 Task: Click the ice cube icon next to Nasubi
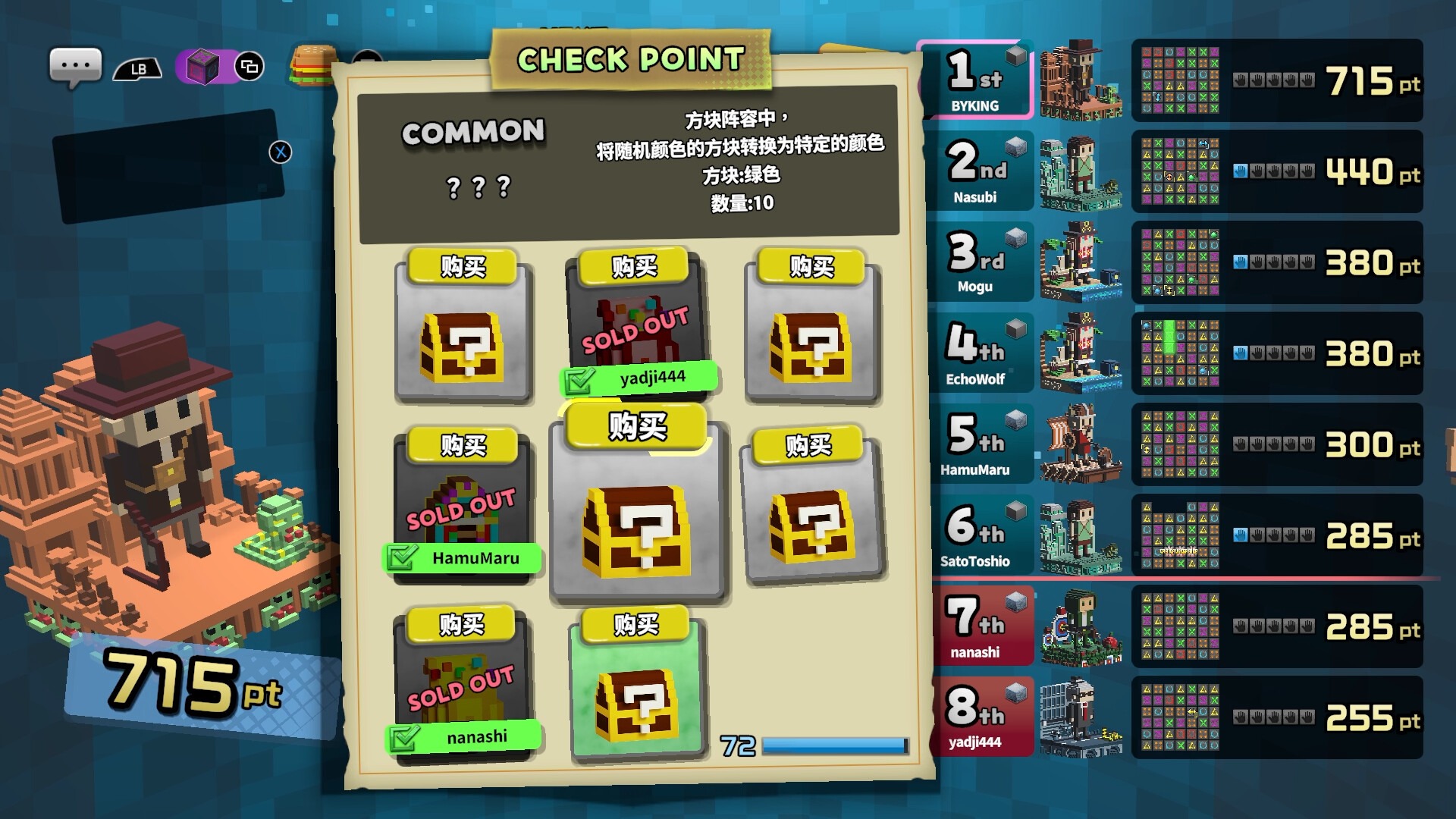pos(1016,145)
